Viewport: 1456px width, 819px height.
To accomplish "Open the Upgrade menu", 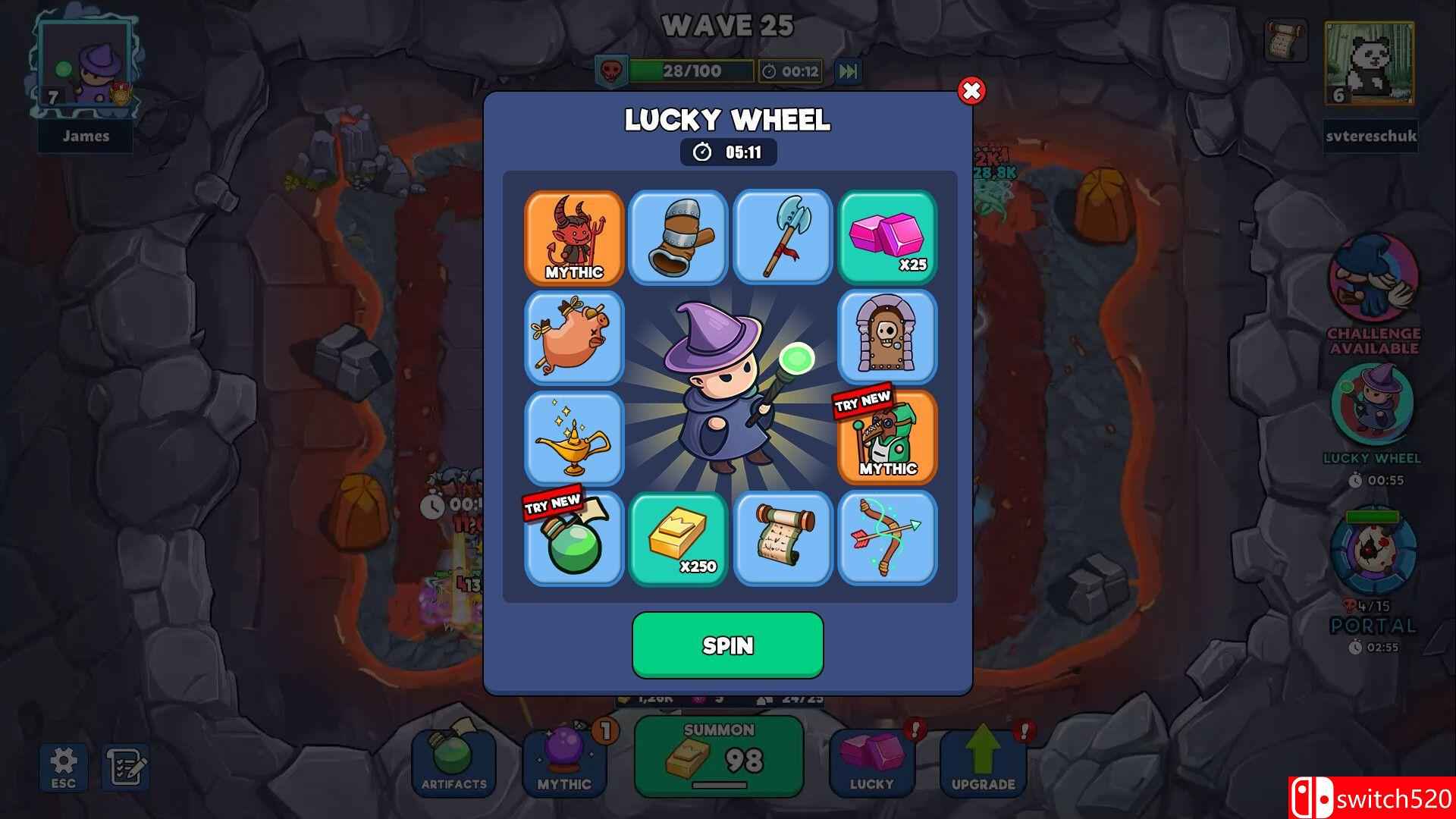I will 982,758.
